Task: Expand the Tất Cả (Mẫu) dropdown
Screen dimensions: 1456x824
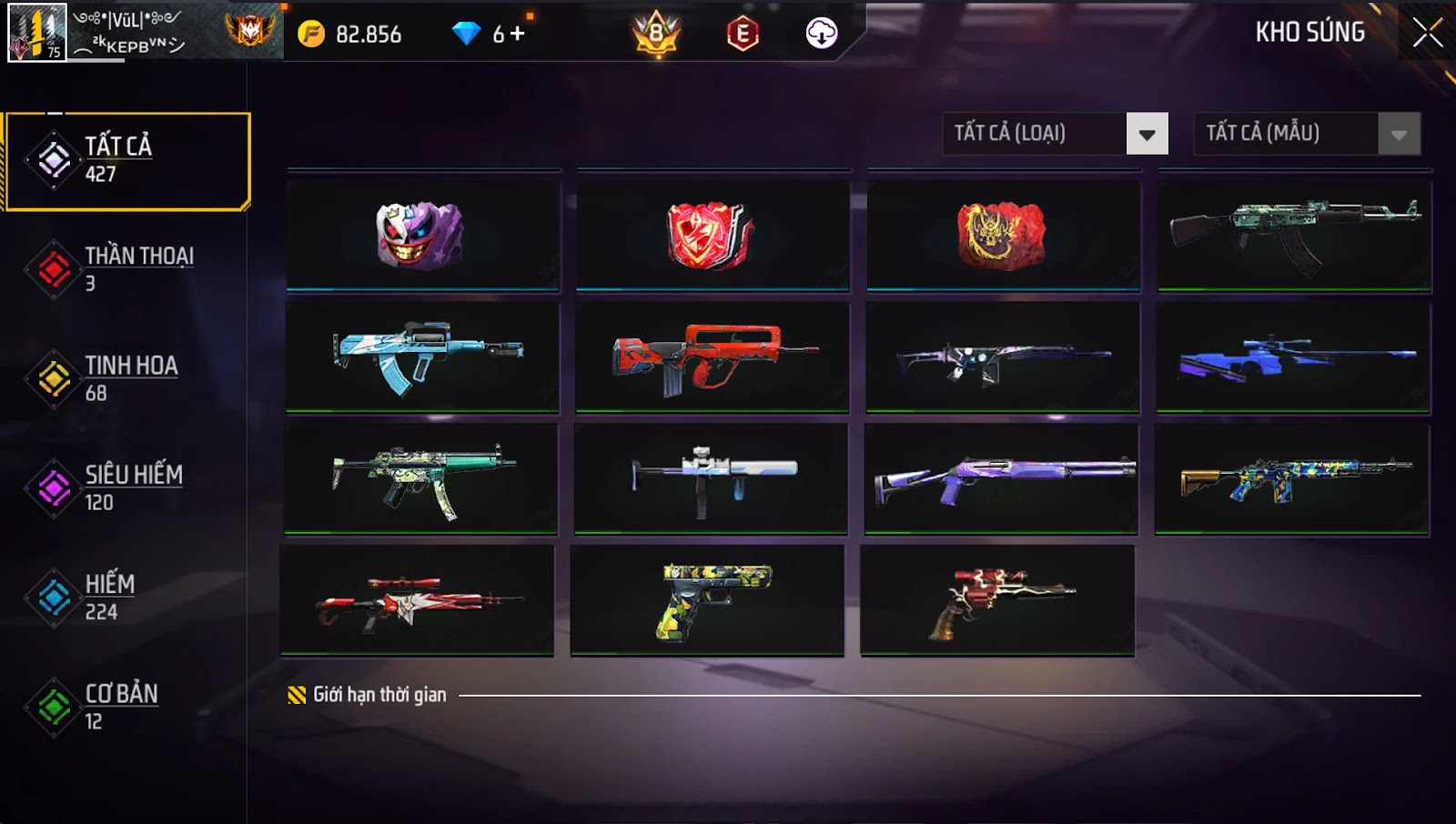Action: click(x=1399, y=134)
